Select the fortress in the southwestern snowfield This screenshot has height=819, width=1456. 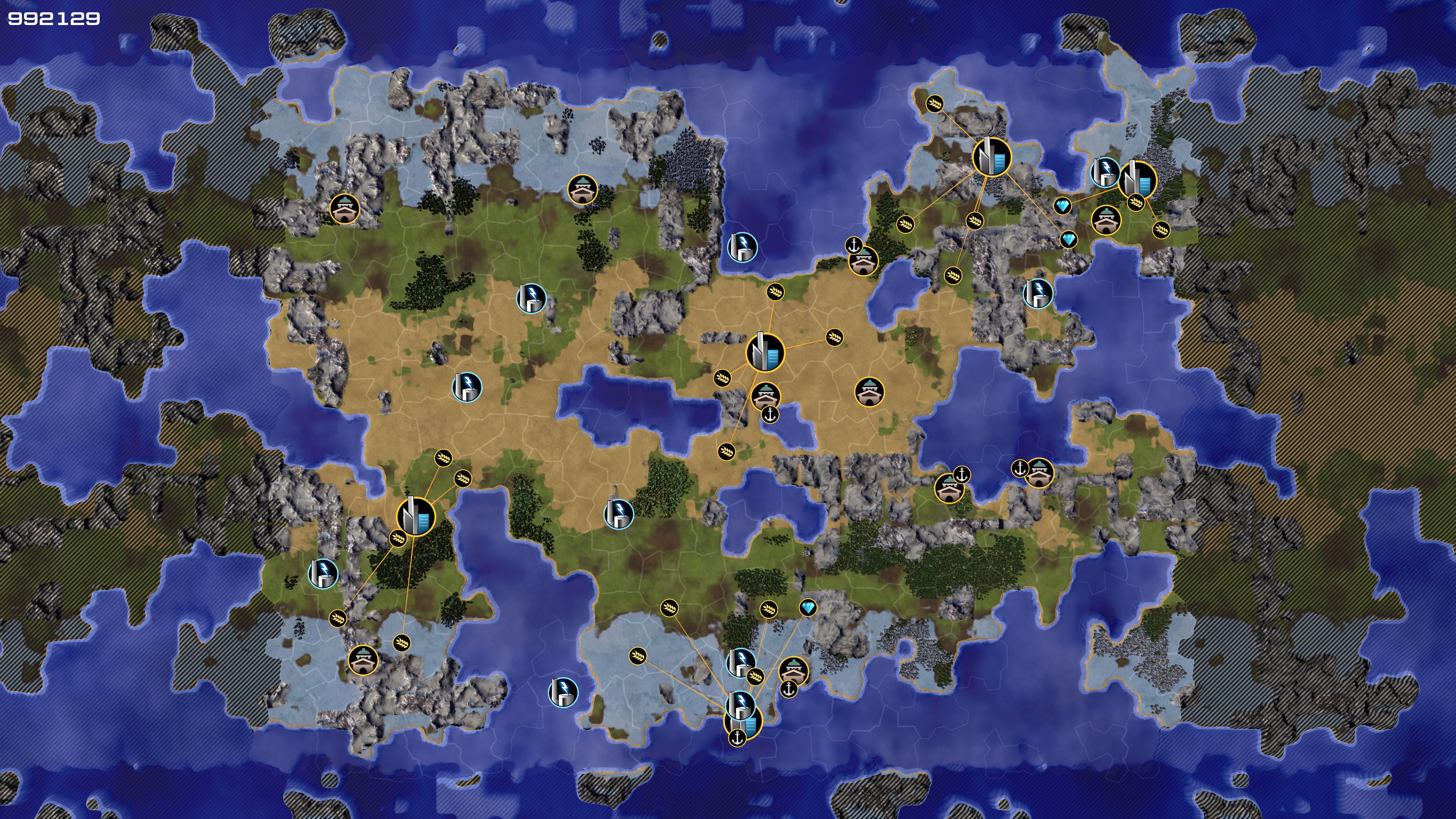(x=363, y=660)
